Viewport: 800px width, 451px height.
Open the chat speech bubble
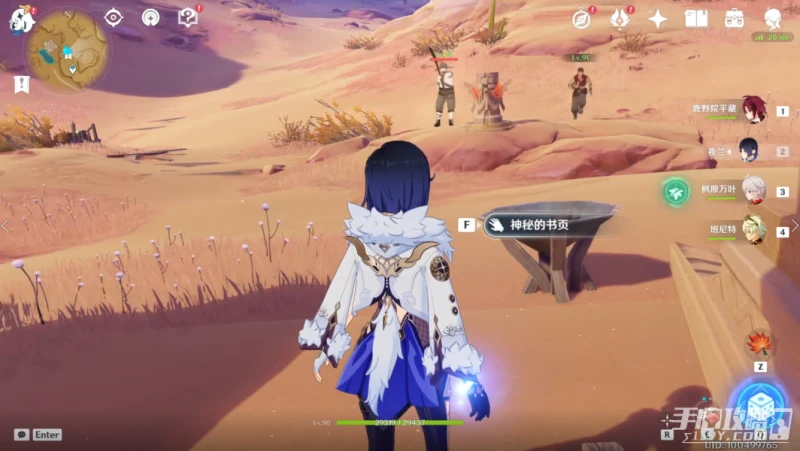click(x=22, y=435)
